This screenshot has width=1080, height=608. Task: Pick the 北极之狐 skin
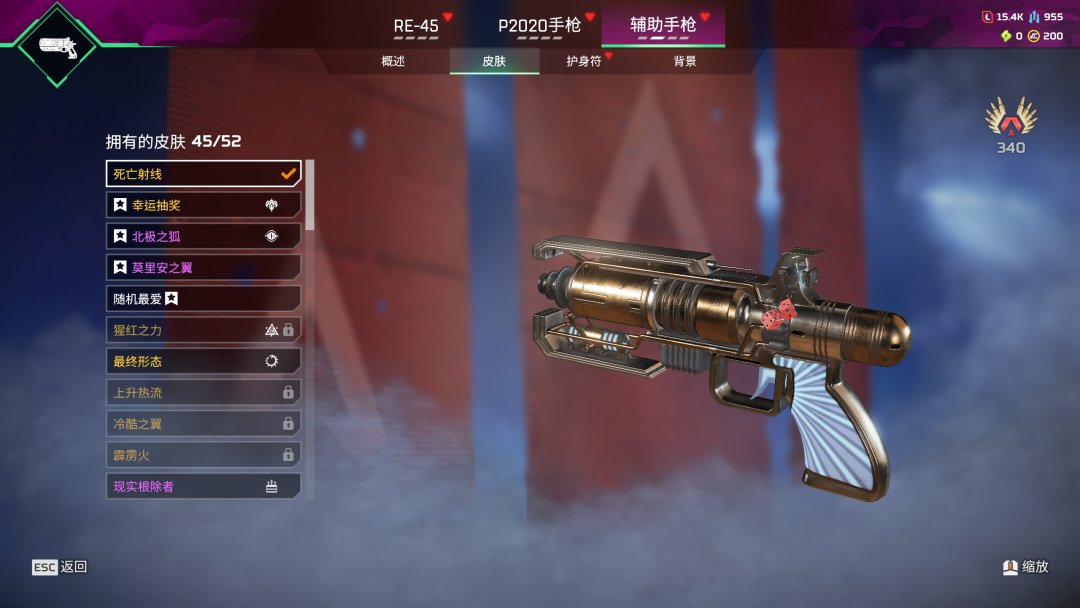pos(203,237)
